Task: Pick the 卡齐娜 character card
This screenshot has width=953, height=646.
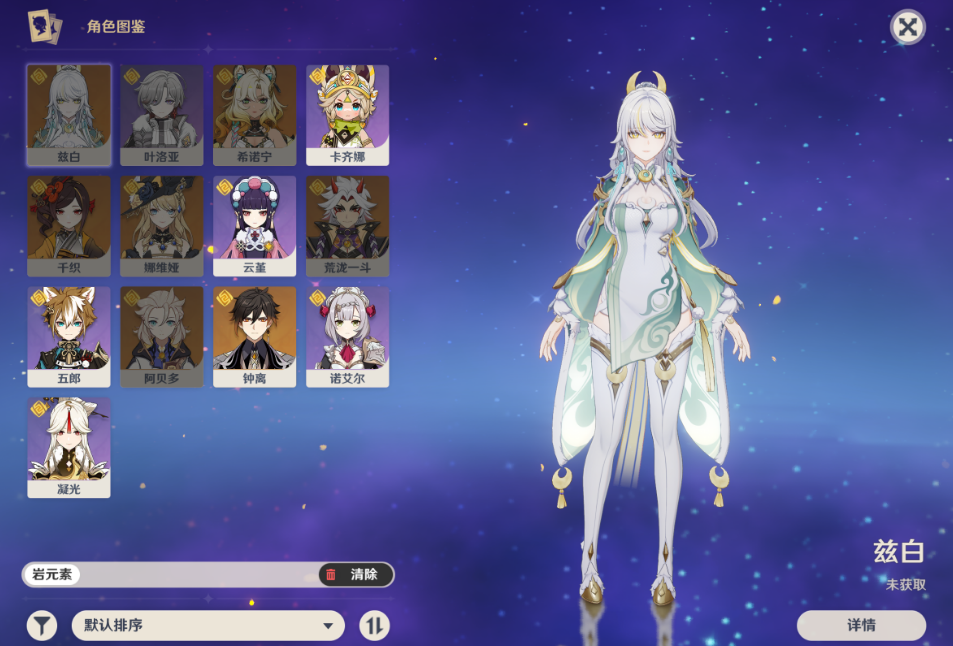Action: click(x=348, y=114)
